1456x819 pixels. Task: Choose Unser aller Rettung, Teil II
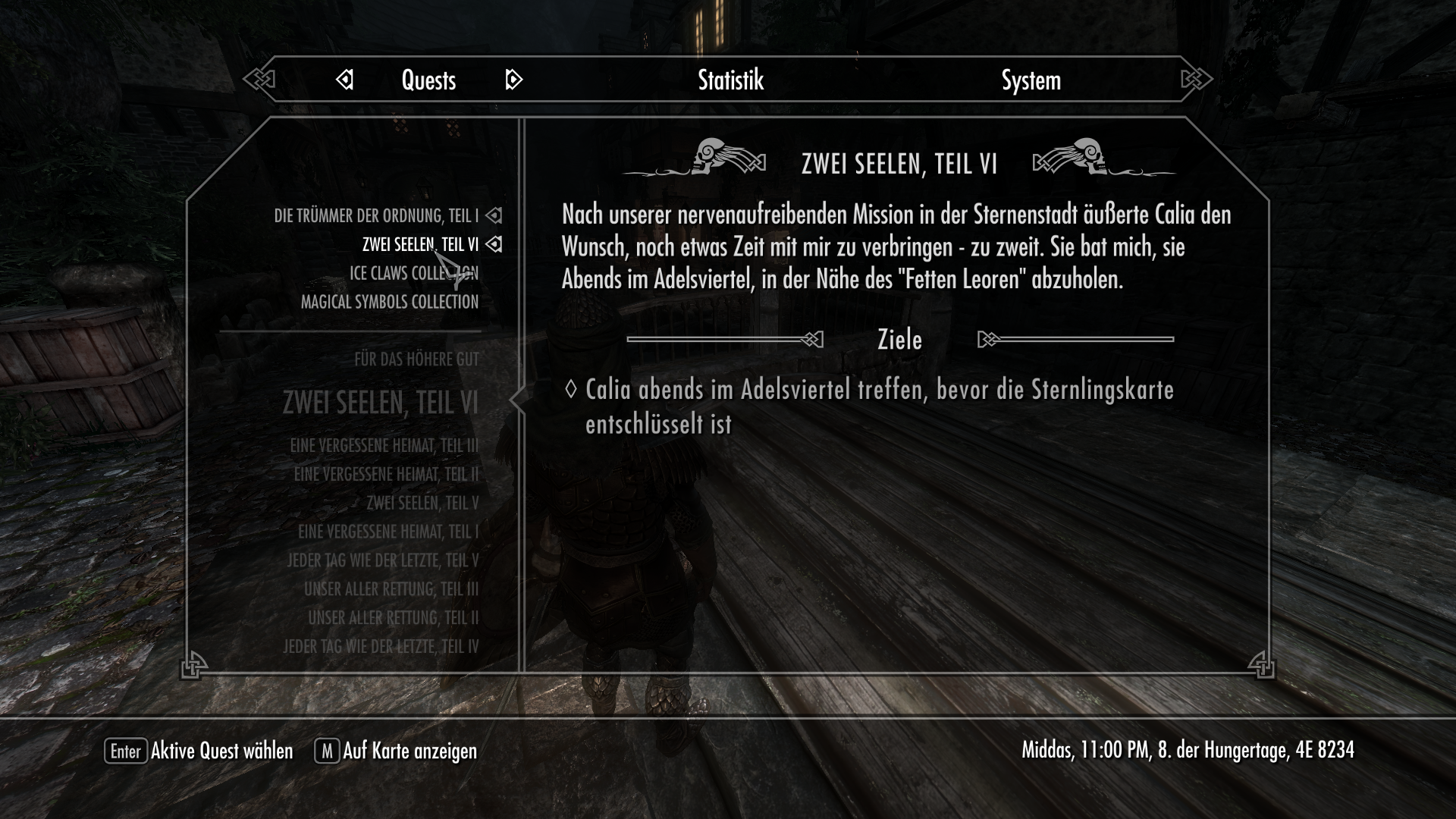[x=393, y=619]
